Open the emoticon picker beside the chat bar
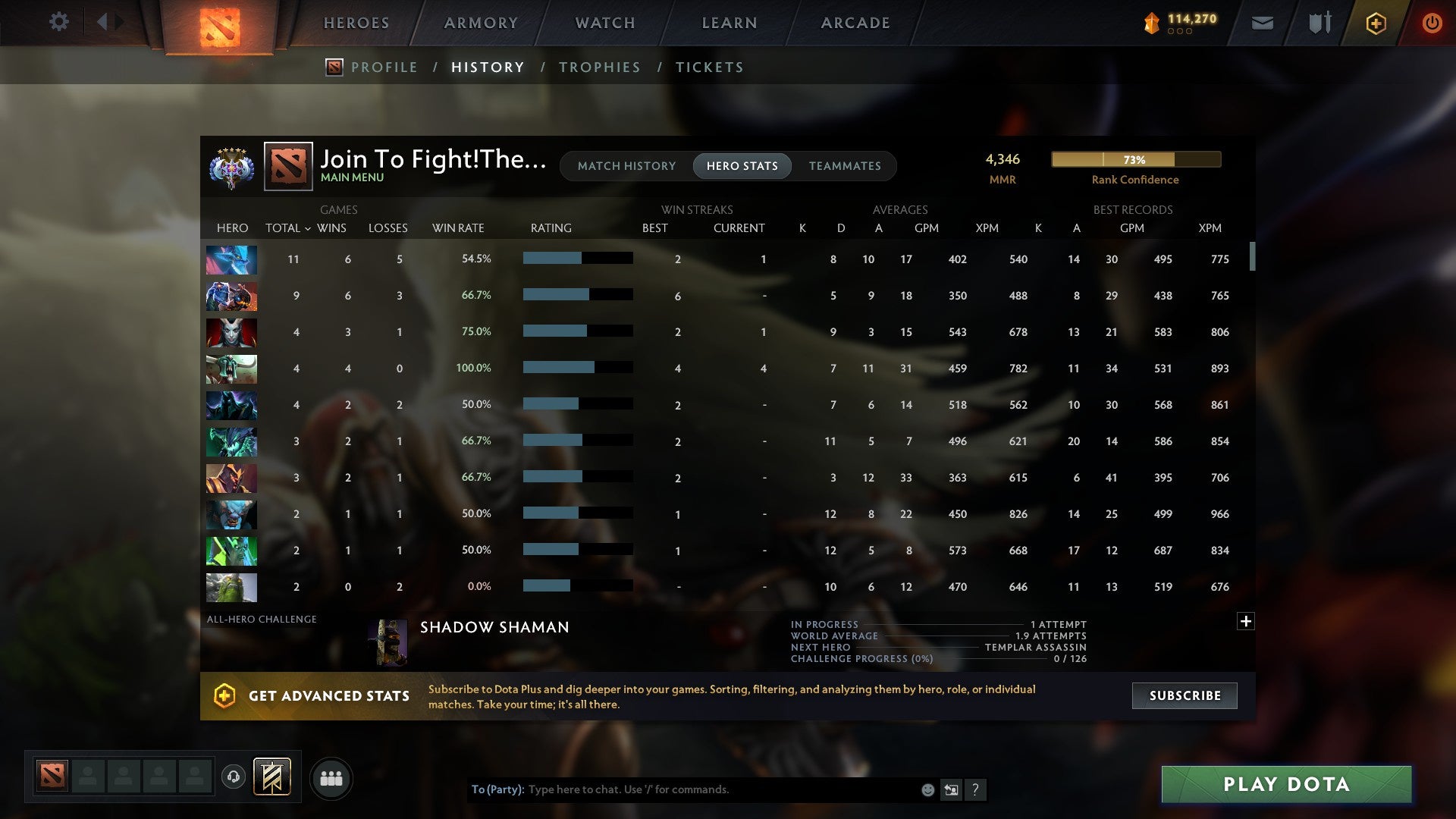Screen dimensions: 1456x819 (927, 789)
